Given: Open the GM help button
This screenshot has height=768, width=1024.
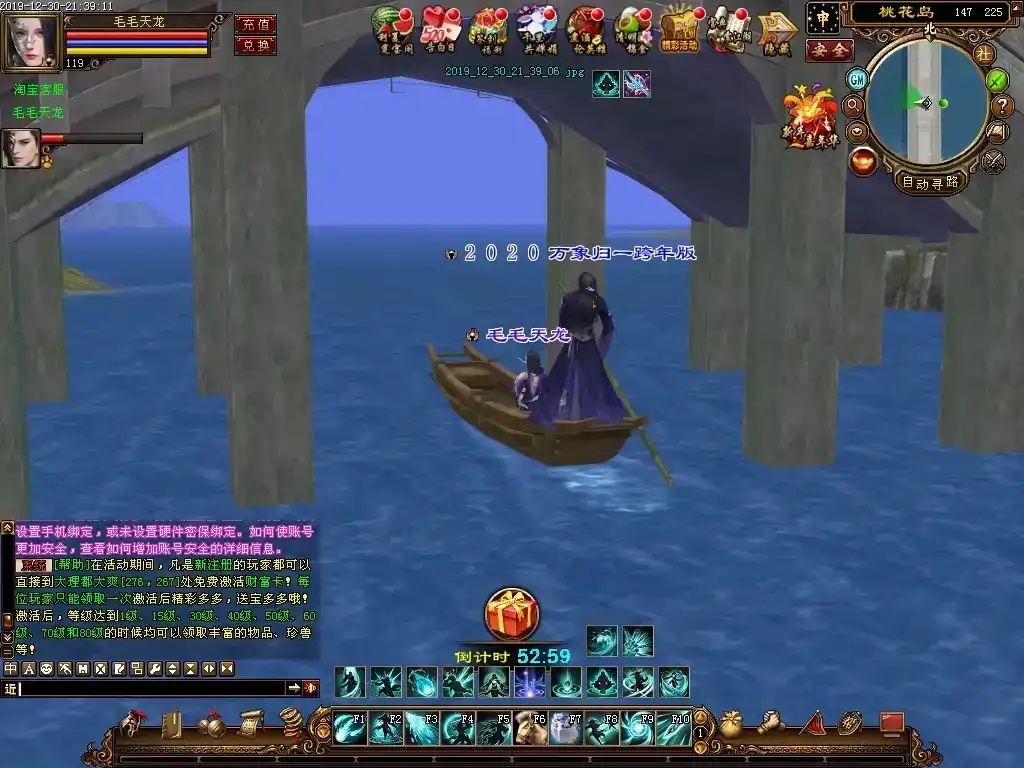Looking at the screenshot, I should pos(857,79).
